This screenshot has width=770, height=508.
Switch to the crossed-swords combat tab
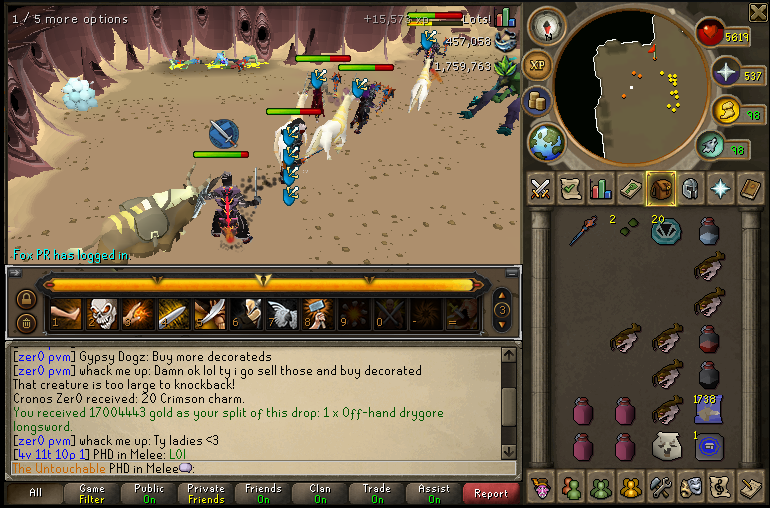[541, 188]
